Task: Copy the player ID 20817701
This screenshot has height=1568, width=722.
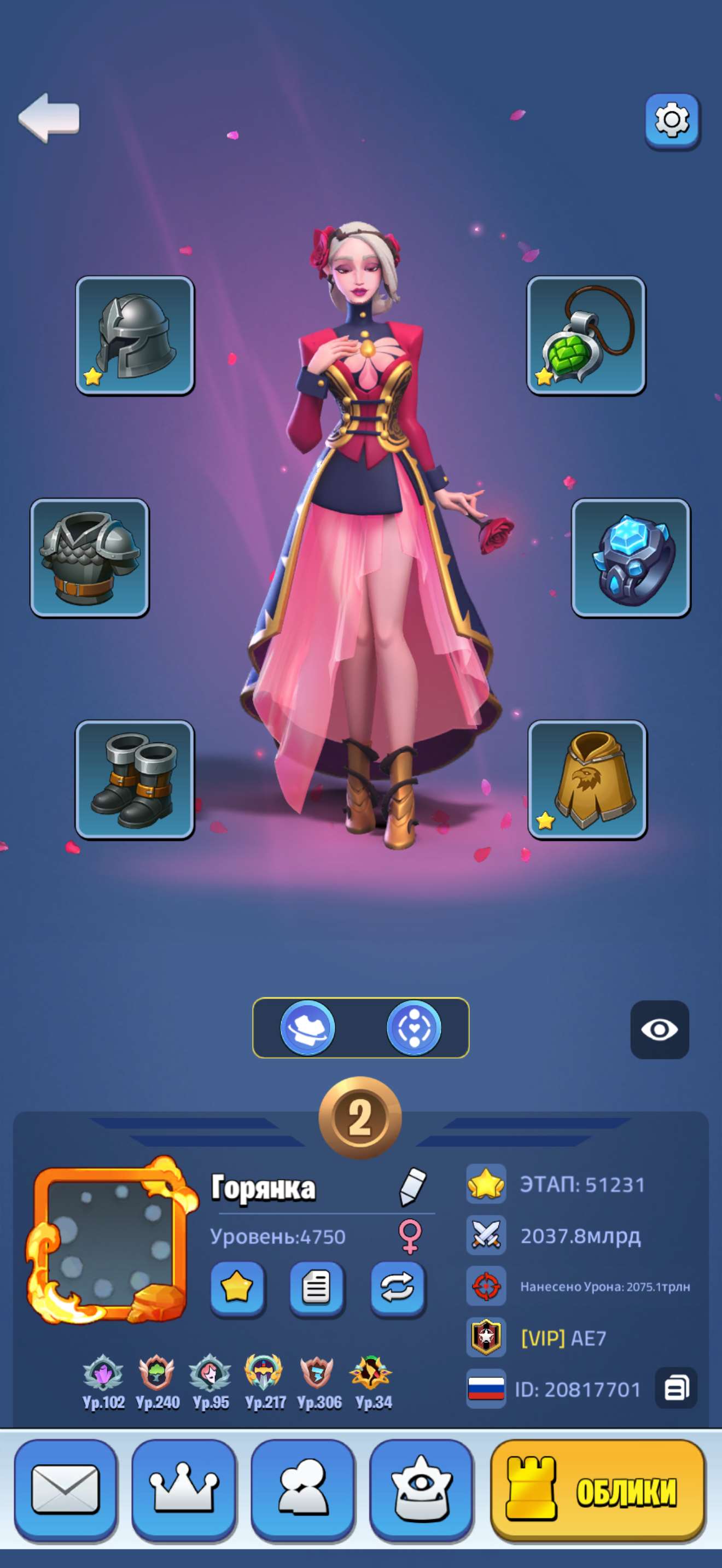Action: point(676,1389)
